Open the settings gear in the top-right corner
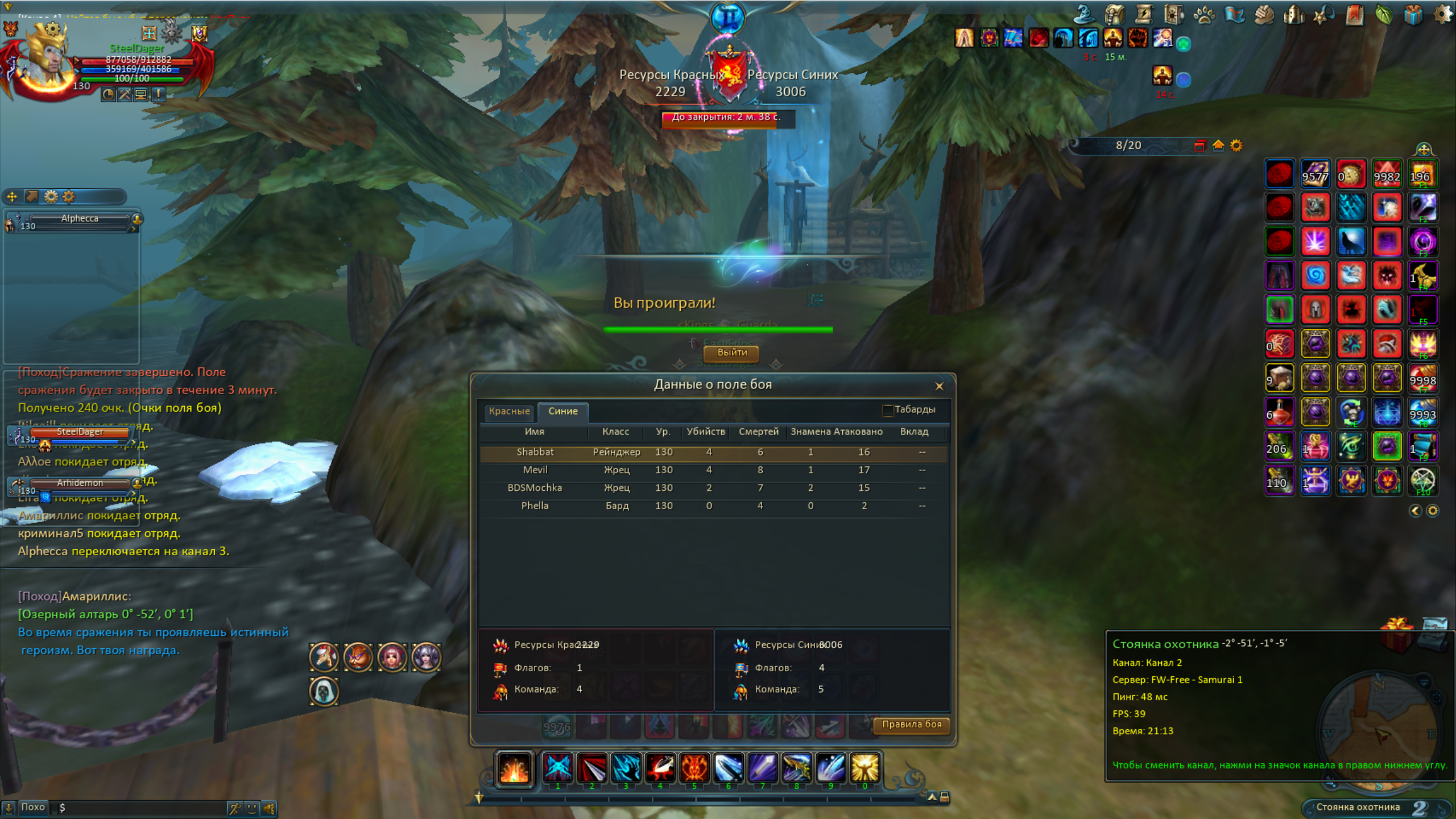Screen dimensions: 1456x819 click(1442, 14)
